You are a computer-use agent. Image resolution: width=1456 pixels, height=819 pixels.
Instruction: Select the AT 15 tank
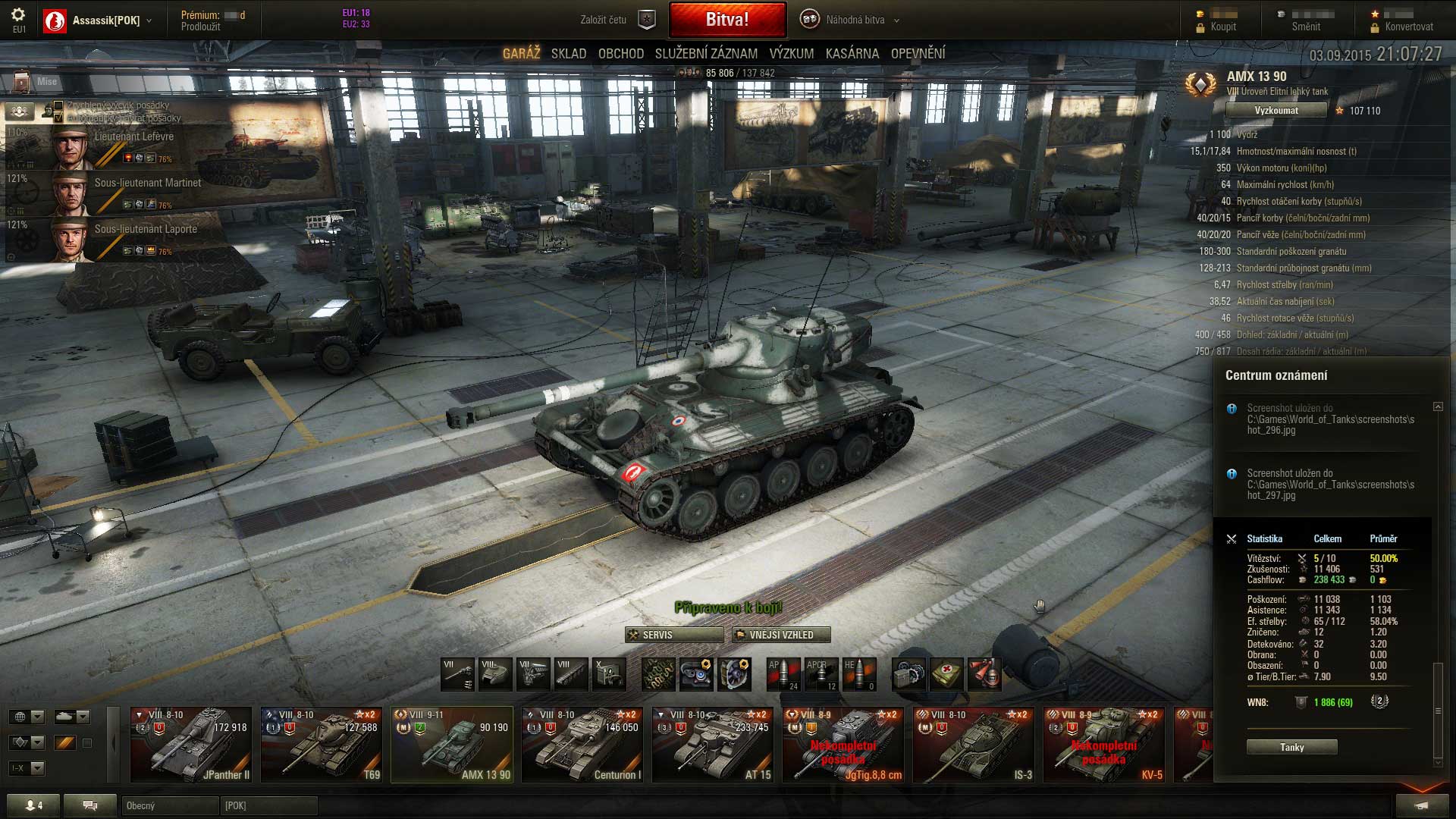(713, 744)
